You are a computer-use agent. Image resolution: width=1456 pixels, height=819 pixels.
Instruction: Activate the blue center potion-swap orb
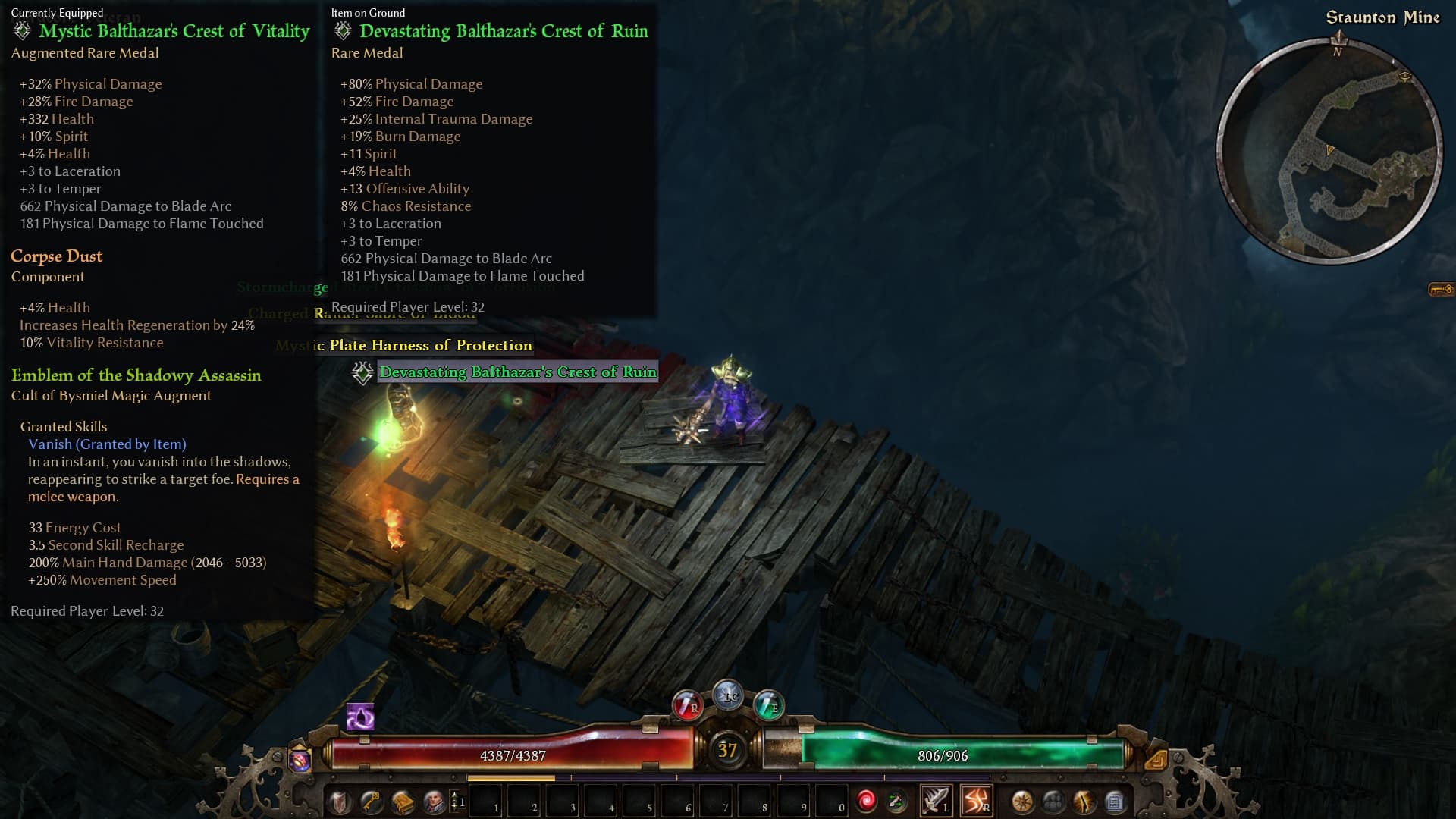[x=728, y=695]
